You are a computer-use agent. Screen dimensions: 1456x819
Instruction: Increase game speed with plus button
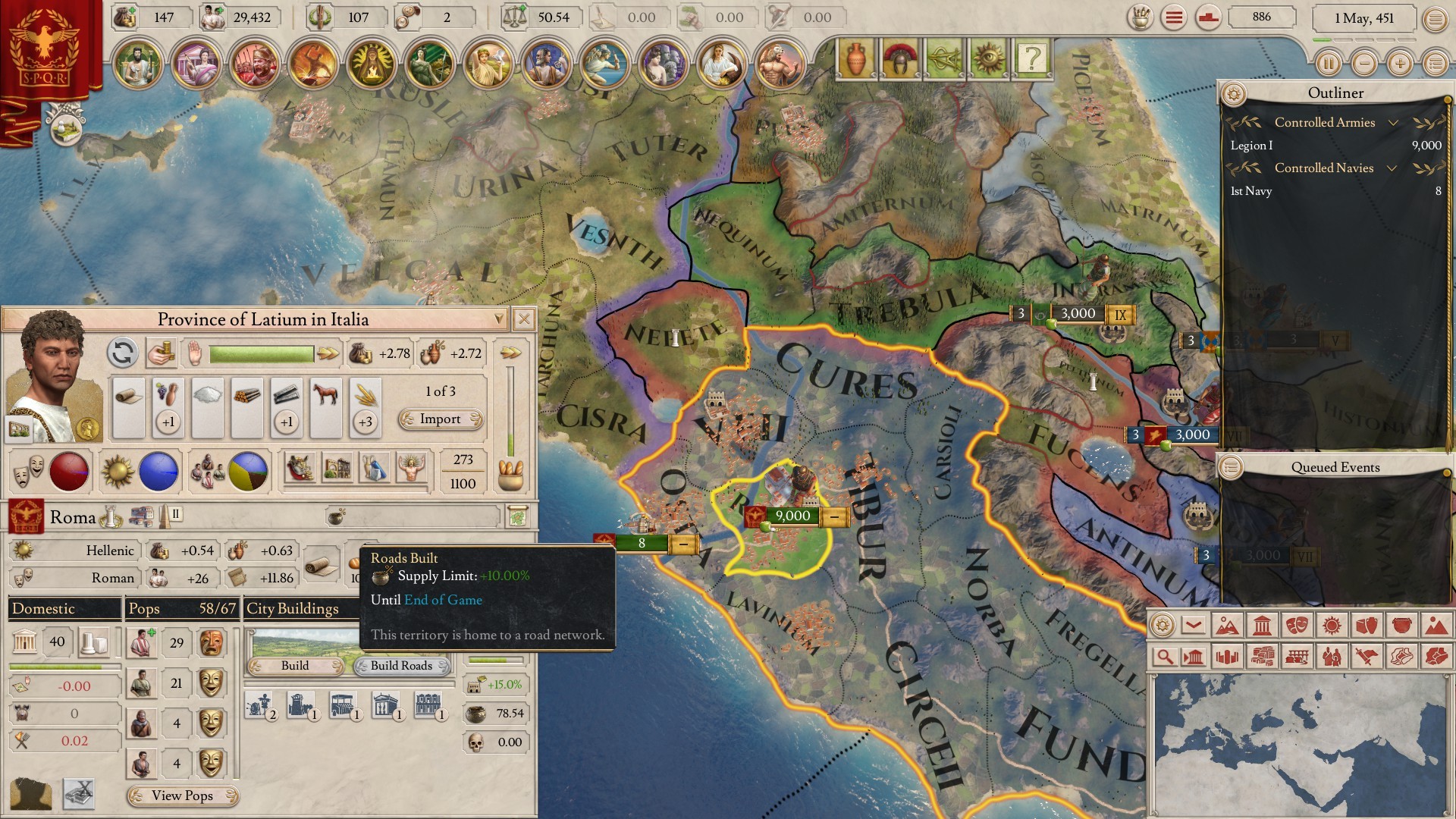(x=1400, y=64)
